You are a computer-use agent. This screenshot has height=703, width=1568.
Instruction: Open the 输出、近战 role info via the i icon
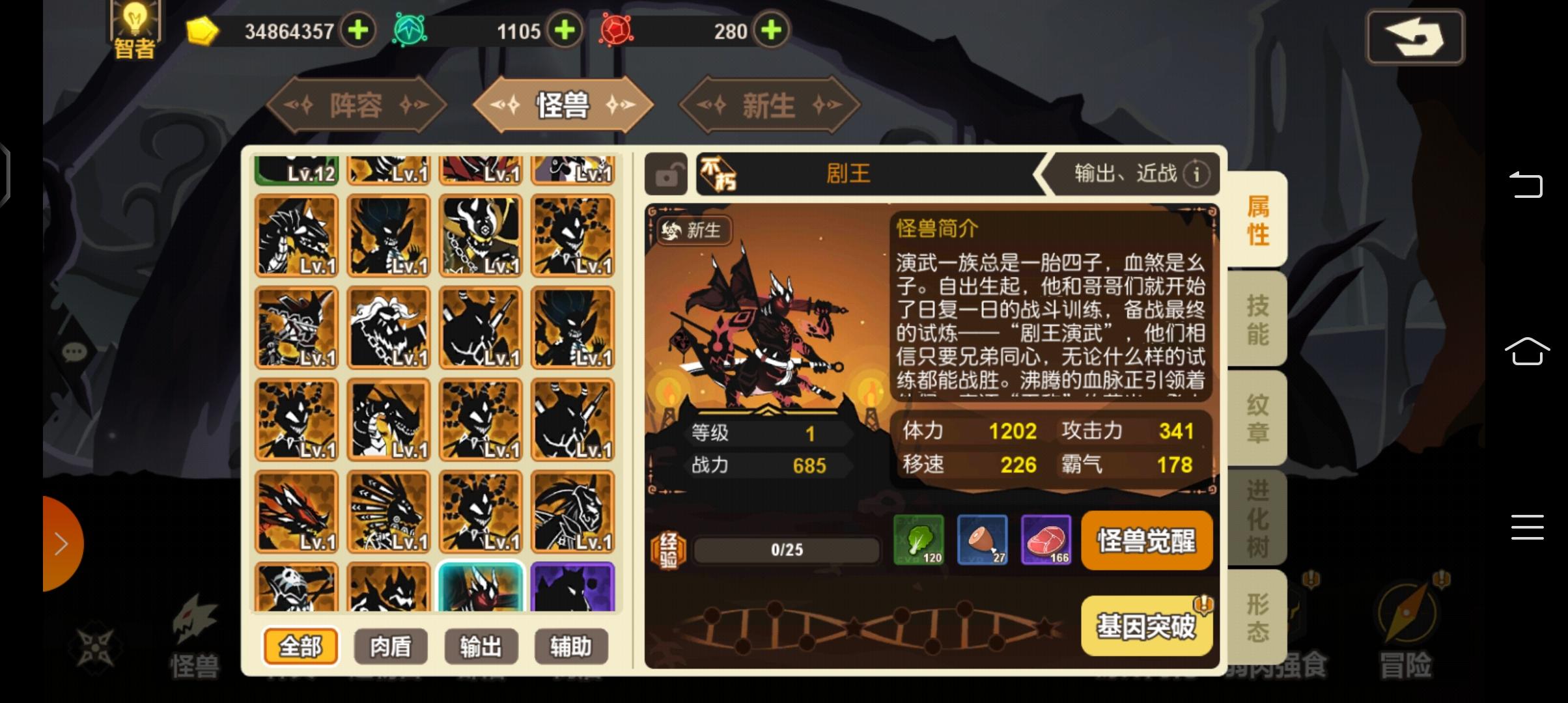pyautogui.click(x=1197, y=173)
